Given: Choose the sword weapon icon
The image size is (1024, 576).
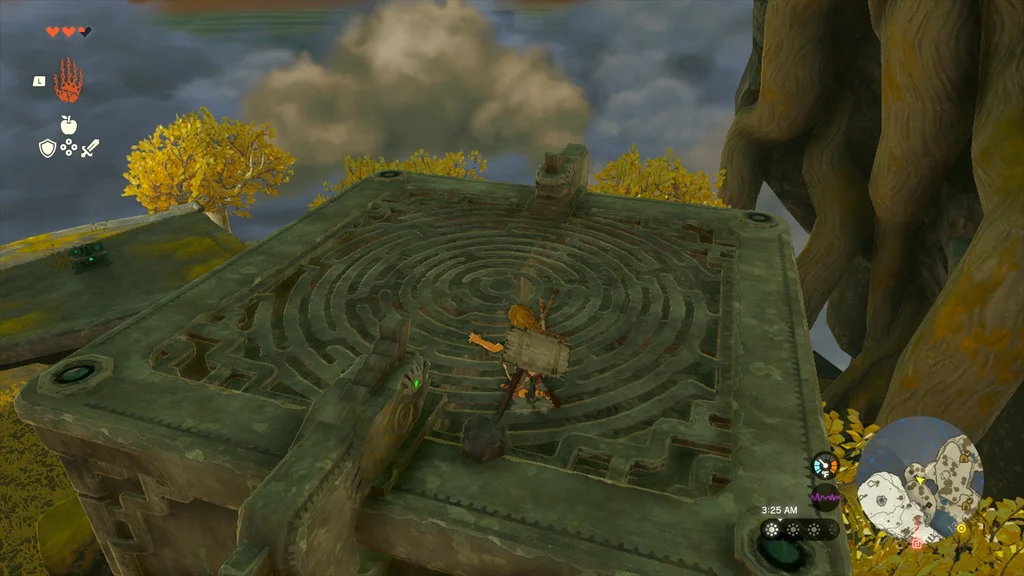Looking at the screenshot, I should pyautogui.click(x=90, y=149).
